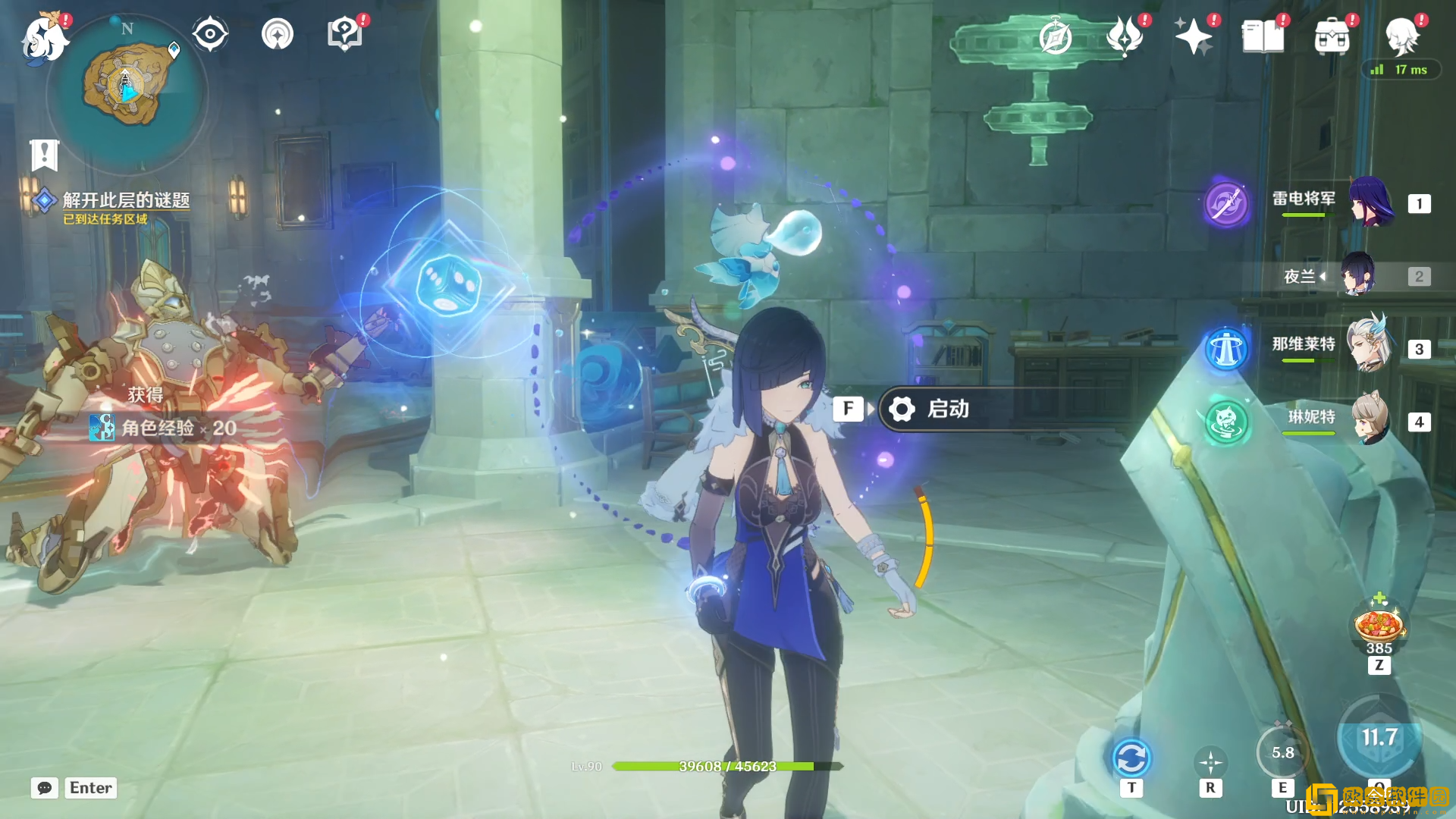
Task: Open the compass events icon
Action: (1056, 37)
